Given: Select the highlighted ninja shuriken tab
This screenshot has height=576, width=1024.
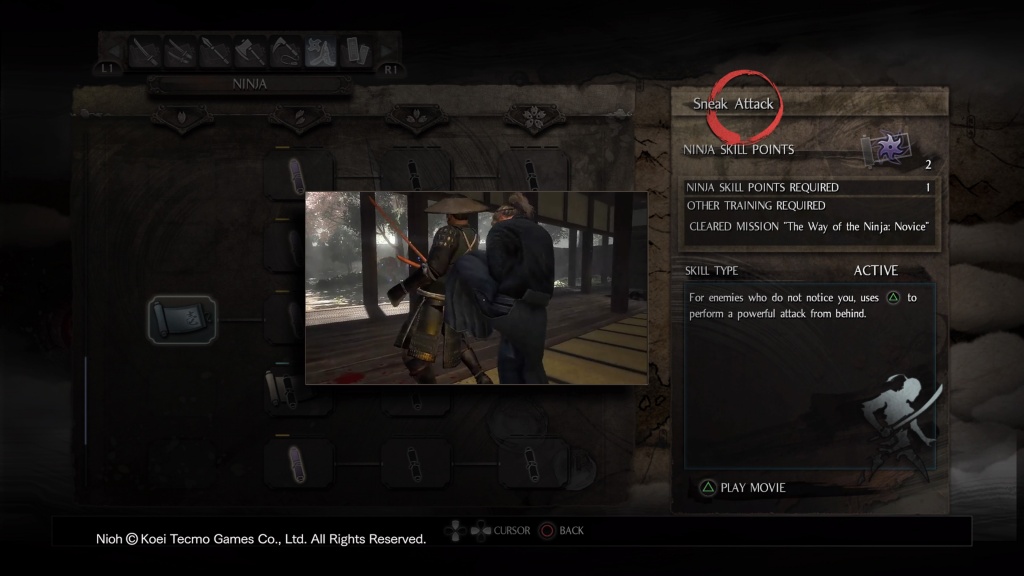Looking at the screenshot, I should [320, 52].
